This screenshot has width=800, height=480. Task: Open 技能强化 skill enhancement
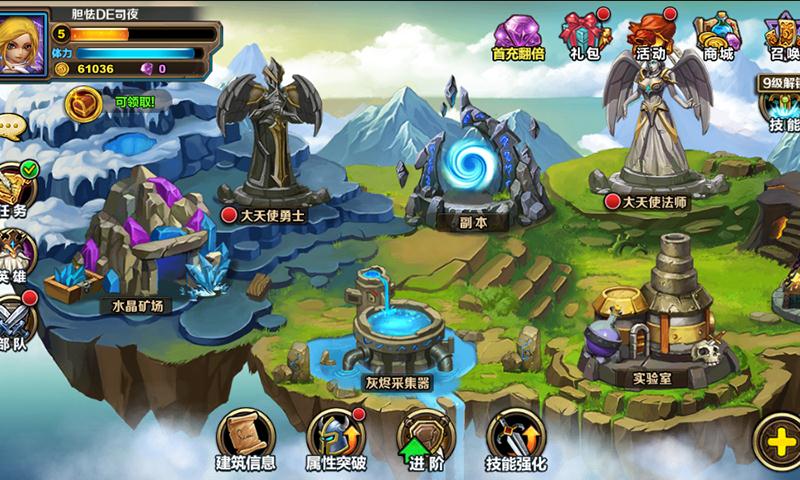pos(516,438)
